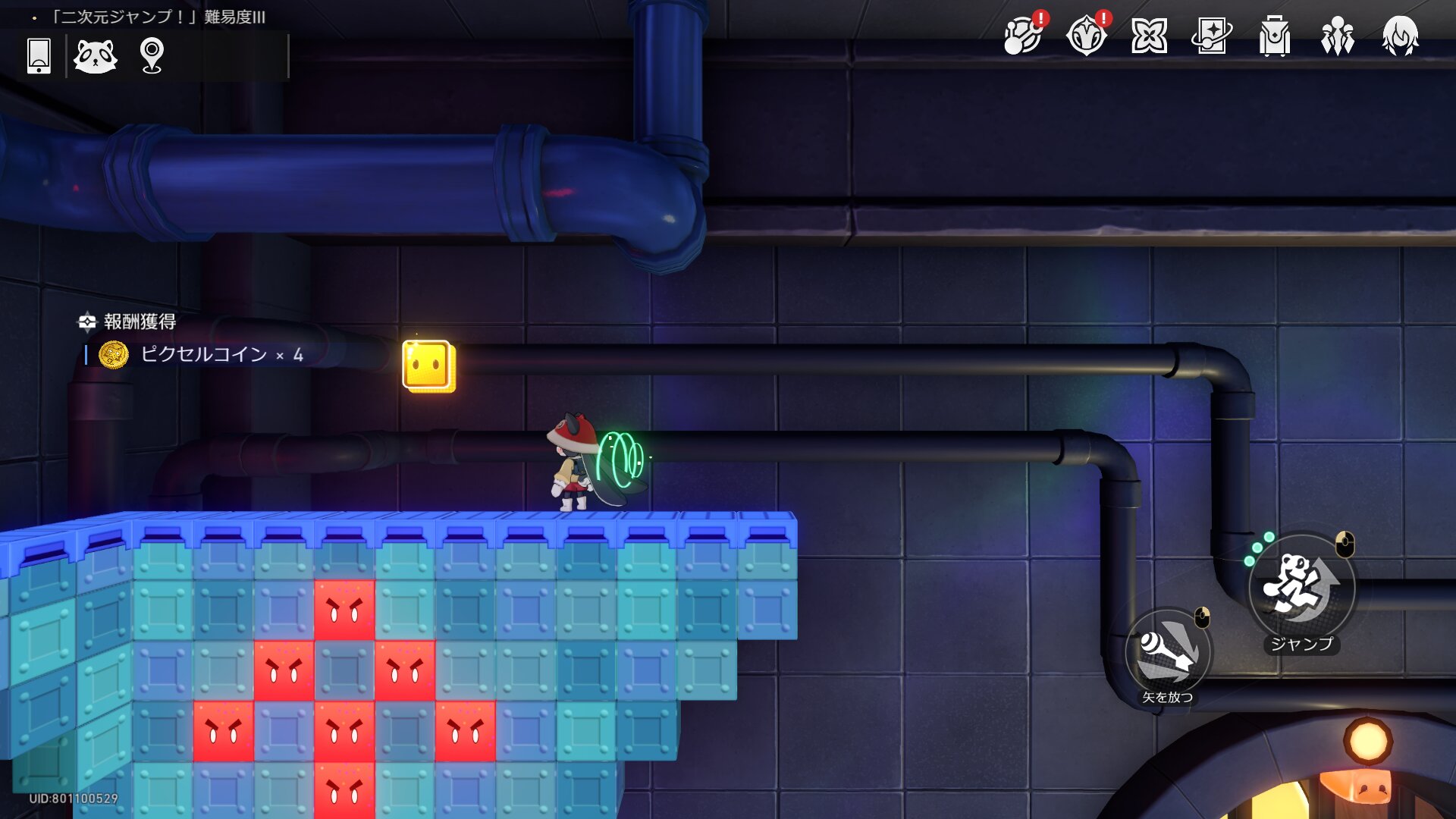Open the diamond emblem icon with red alert
The image size is (1456, 819).
tap(1086, 36)
